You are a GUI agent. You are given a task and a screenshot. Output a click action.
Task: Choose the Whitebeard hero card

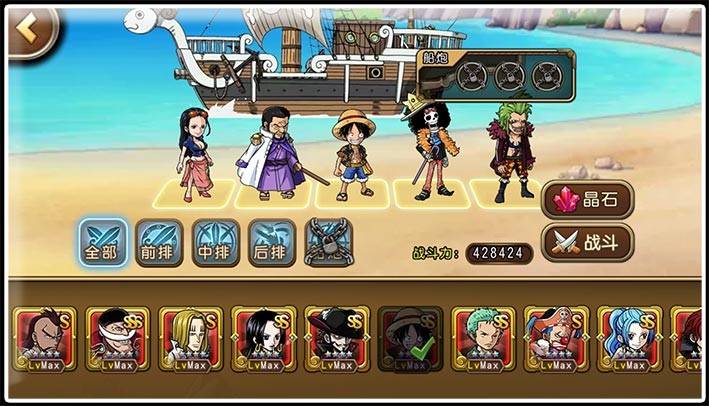pos(116,338)
